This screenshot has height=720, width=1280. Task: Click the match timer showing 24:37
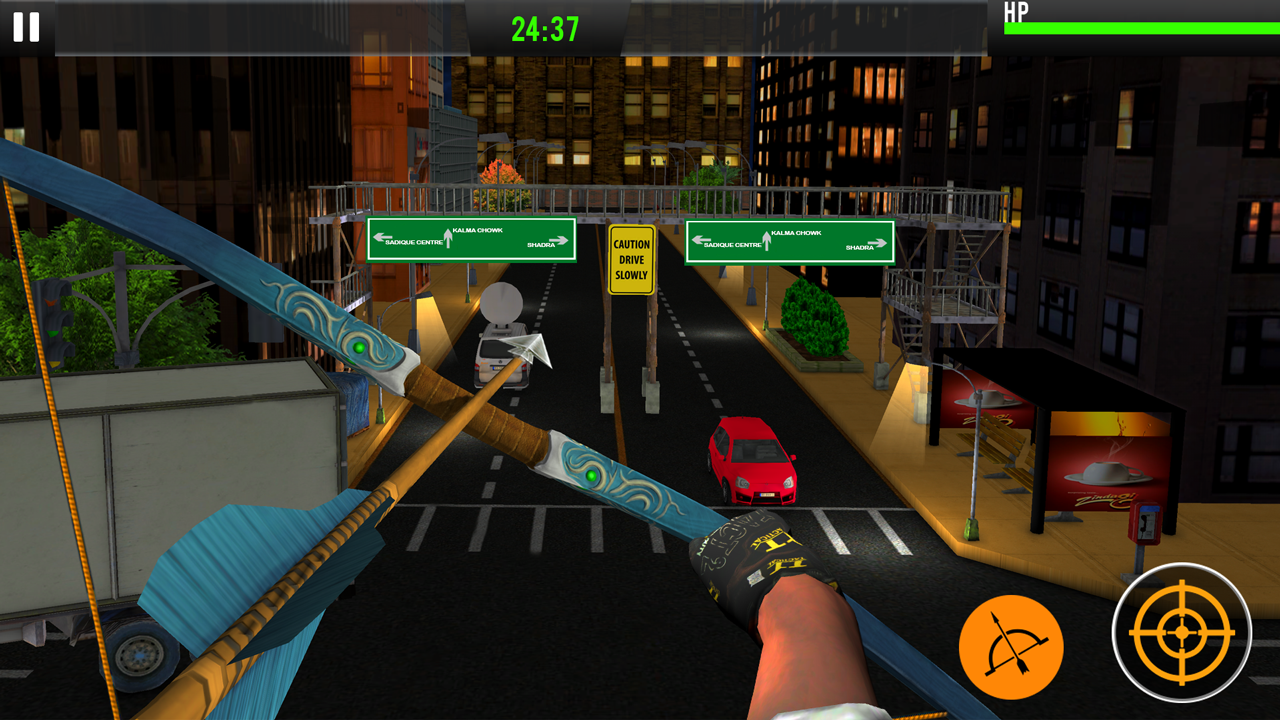(x=545, y=29)
